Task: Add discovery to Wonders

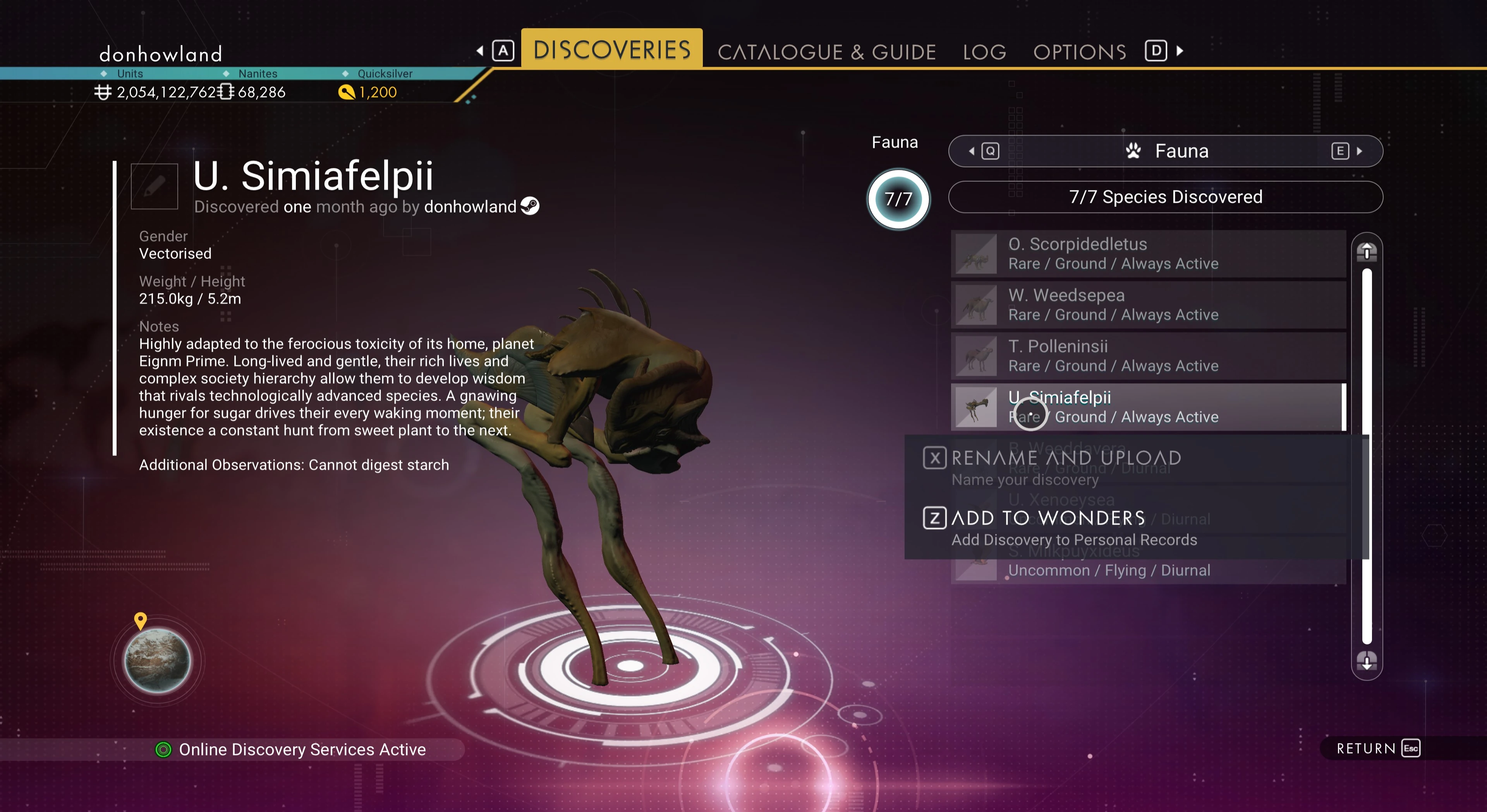Action: coord(1048,518)
